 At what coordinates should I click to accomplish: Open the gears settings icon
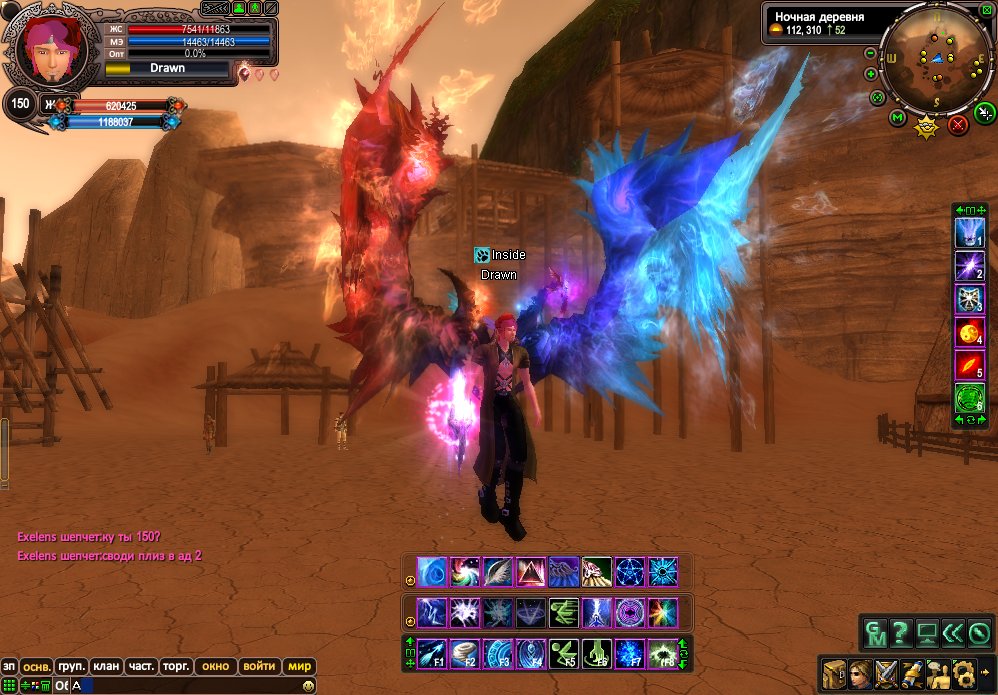[964, 673]
